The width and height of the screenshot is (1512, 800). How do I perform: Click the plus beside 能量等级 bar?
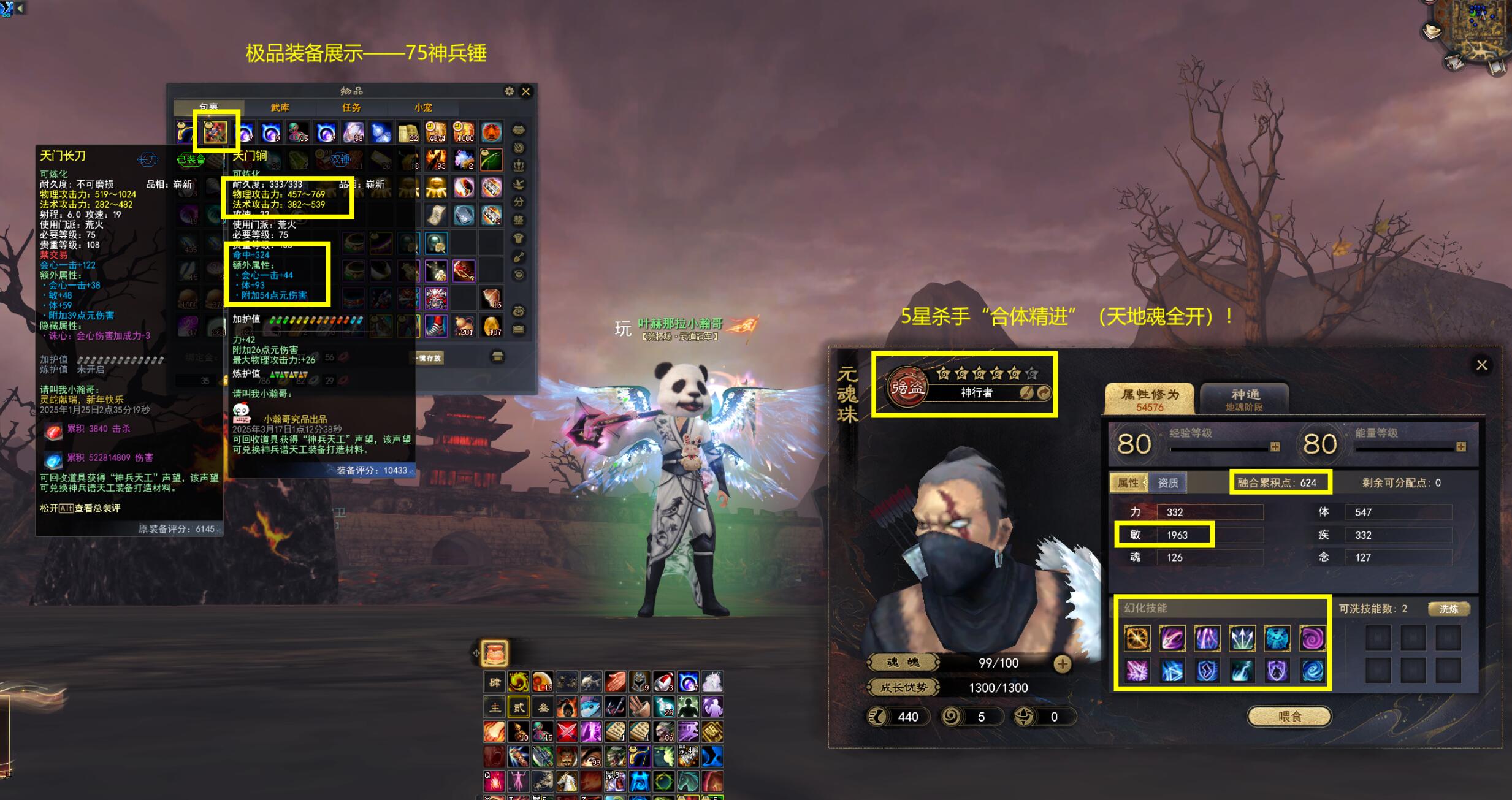1461,447
